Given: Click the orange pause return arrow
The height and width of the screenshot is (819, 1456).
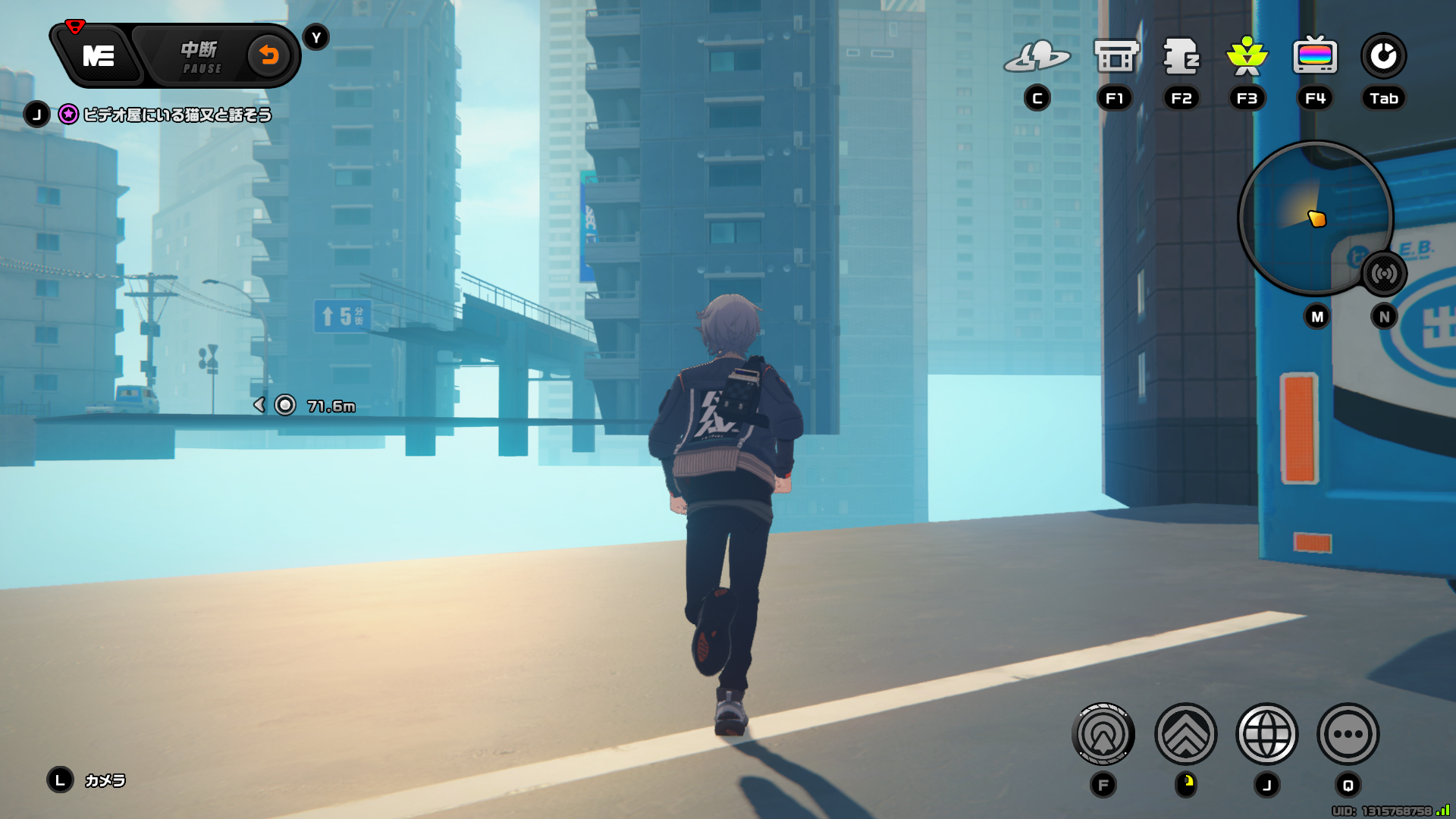Looking at the screenshot, I should (268, 55).
